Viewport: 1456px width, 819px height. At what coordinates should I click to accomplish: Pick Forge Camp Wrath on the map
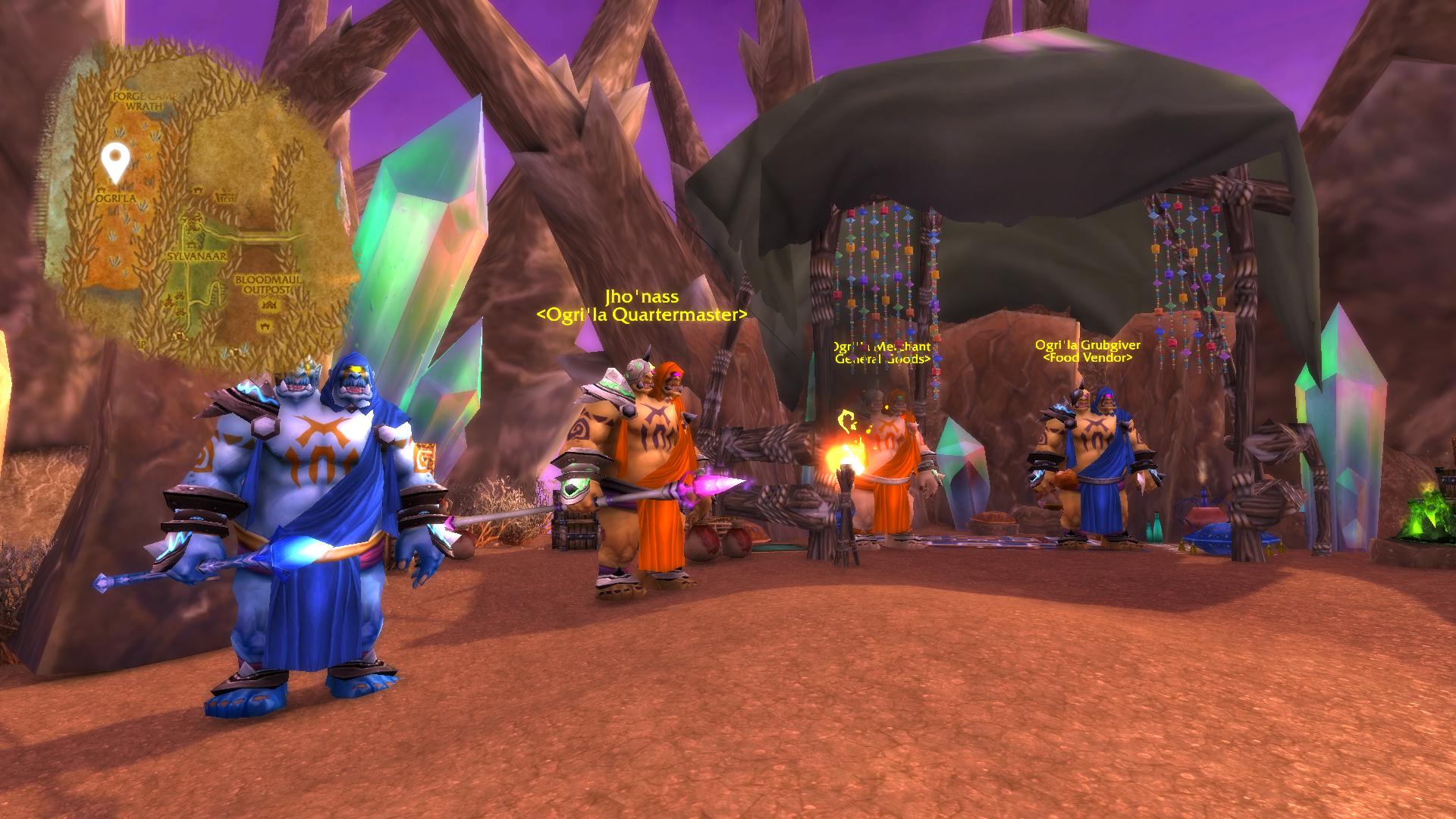point(144,102)
